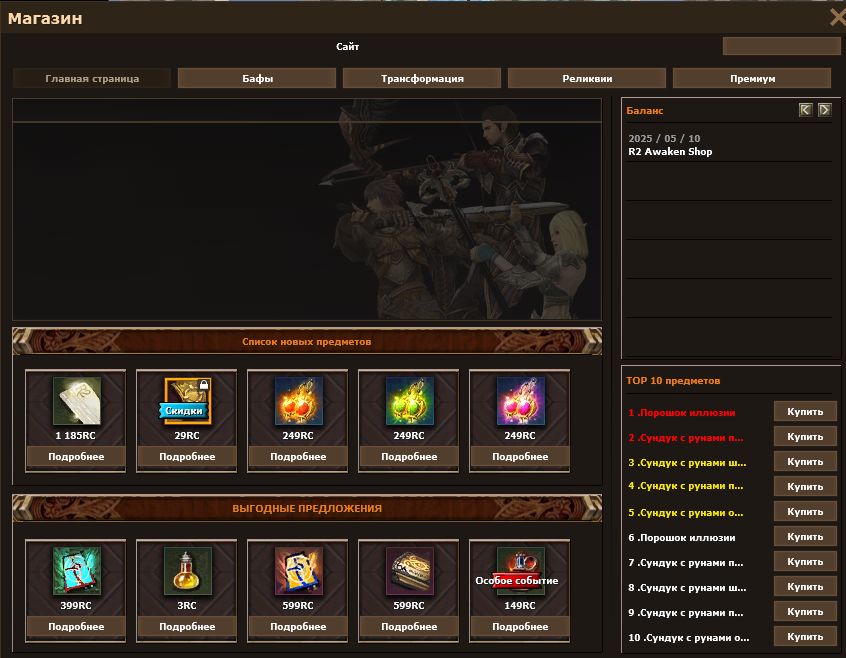Show previous entry in Баланс panel
Screen dimensions: 846x658
[805, 110]
